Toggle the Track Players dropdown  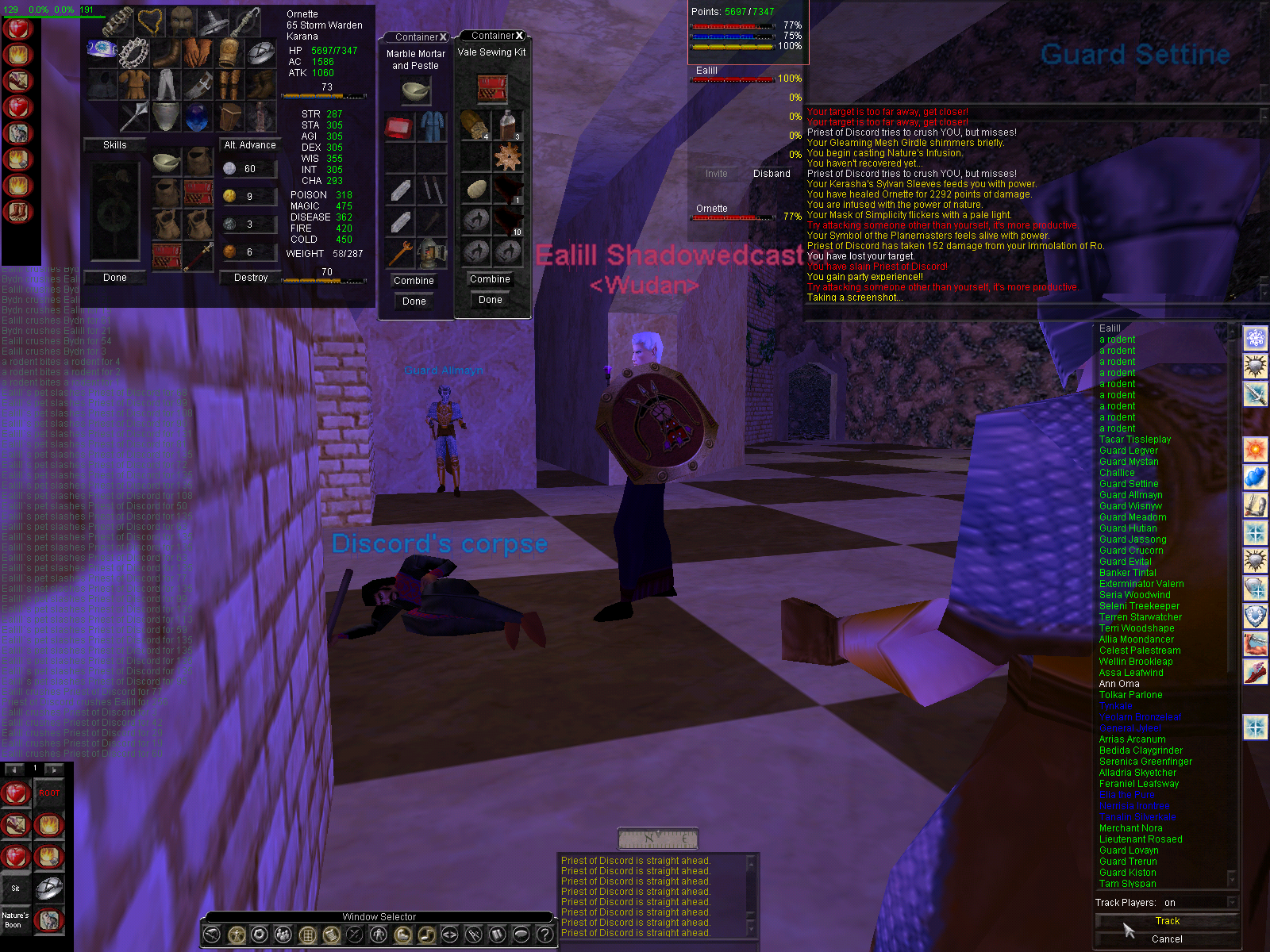(x=1232, y=903)
